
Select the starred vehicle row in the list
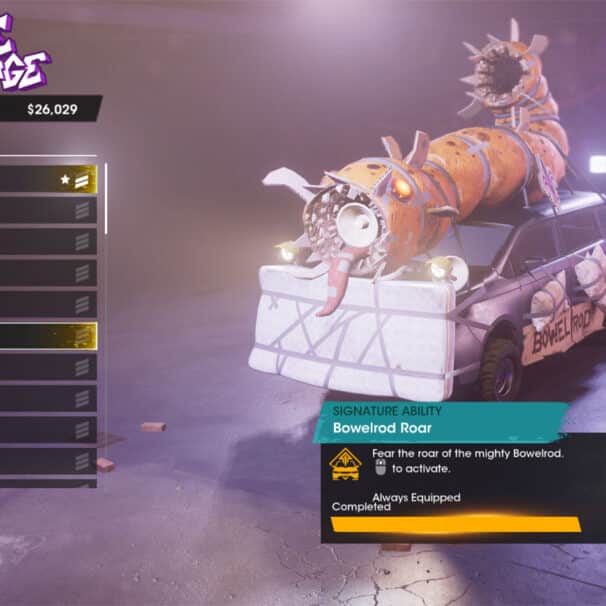[x=48, y=180]
